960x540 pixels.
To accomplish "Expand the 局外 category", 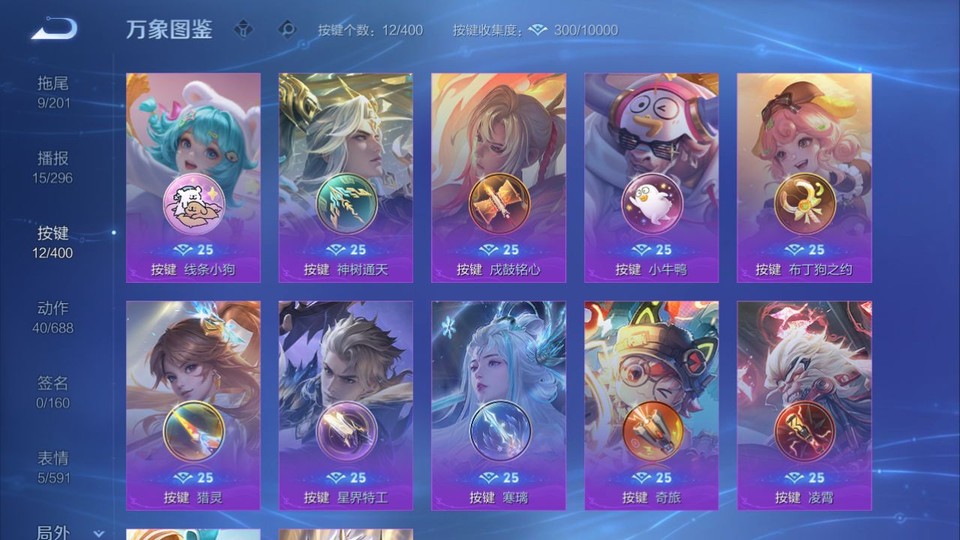I will (60, 532).
